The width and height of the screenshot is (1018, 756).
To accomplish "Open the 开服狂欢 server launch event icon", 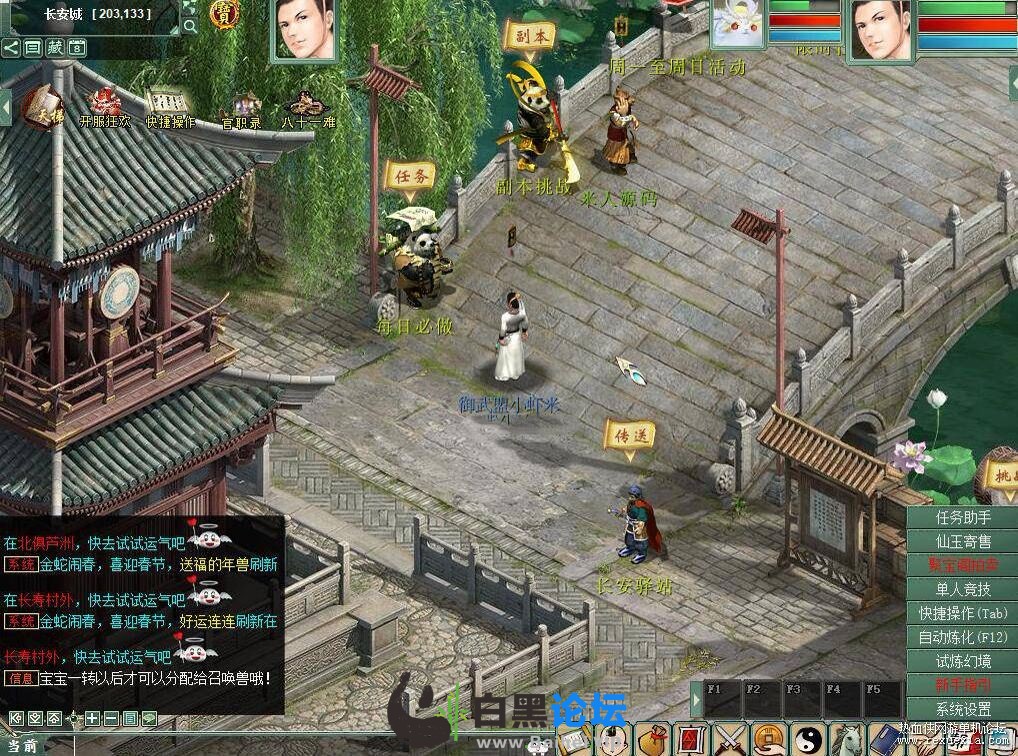I will [104, 107].
